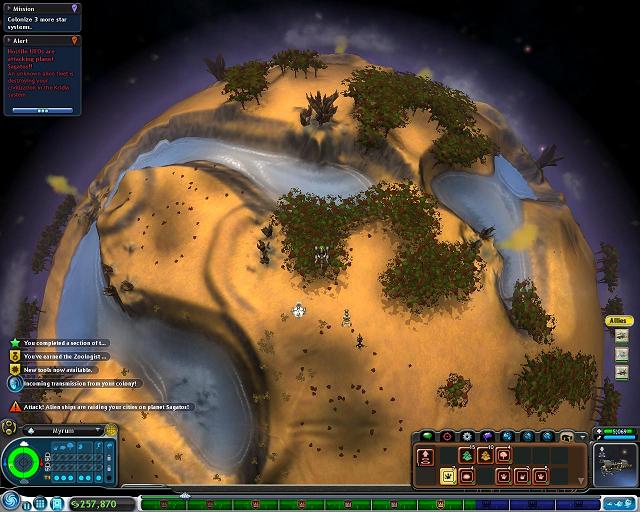Select the green speech bubble tool tab
Viewport: 640px width, 512px height.
(x=427, y=436)
